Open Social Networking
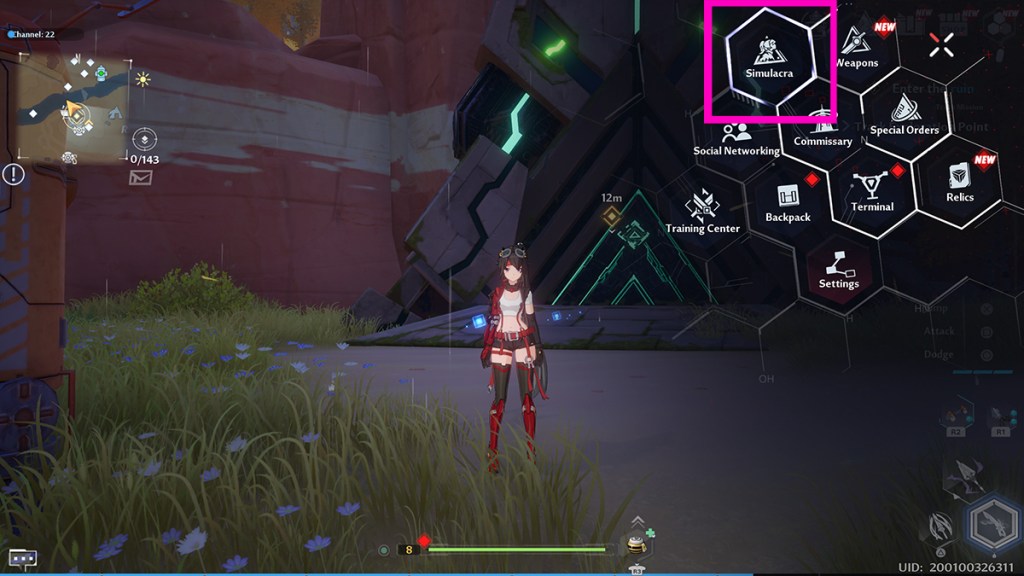 (x=737, y=138)
